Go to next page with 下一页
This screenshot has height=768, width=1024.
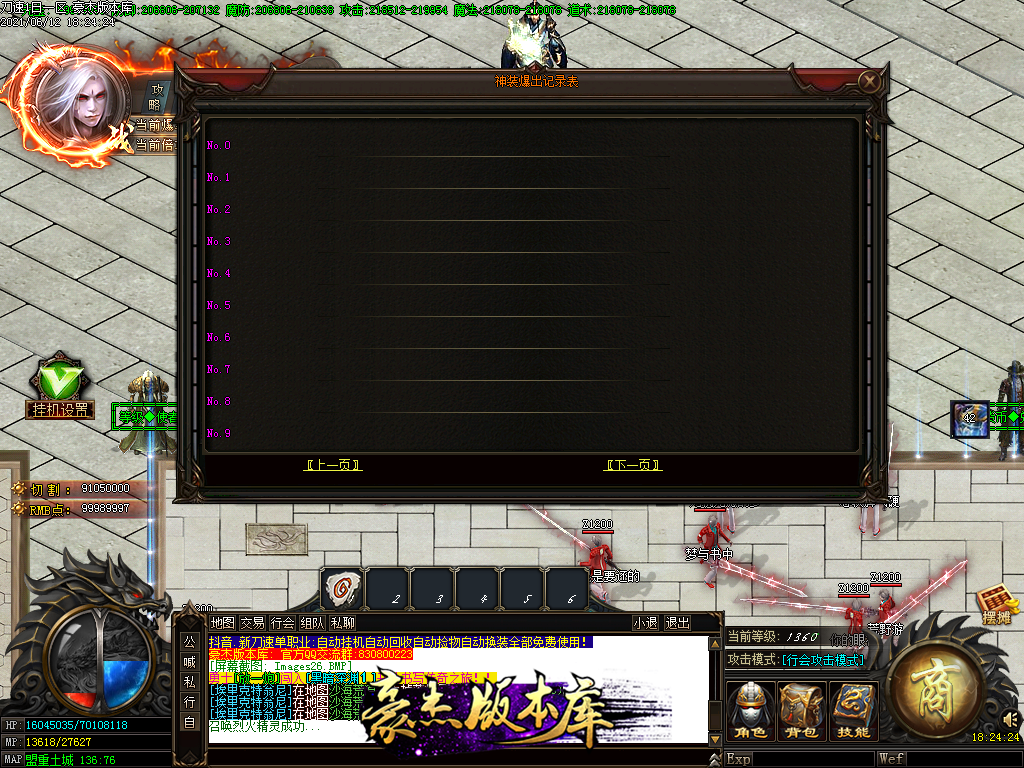point(634,465)
